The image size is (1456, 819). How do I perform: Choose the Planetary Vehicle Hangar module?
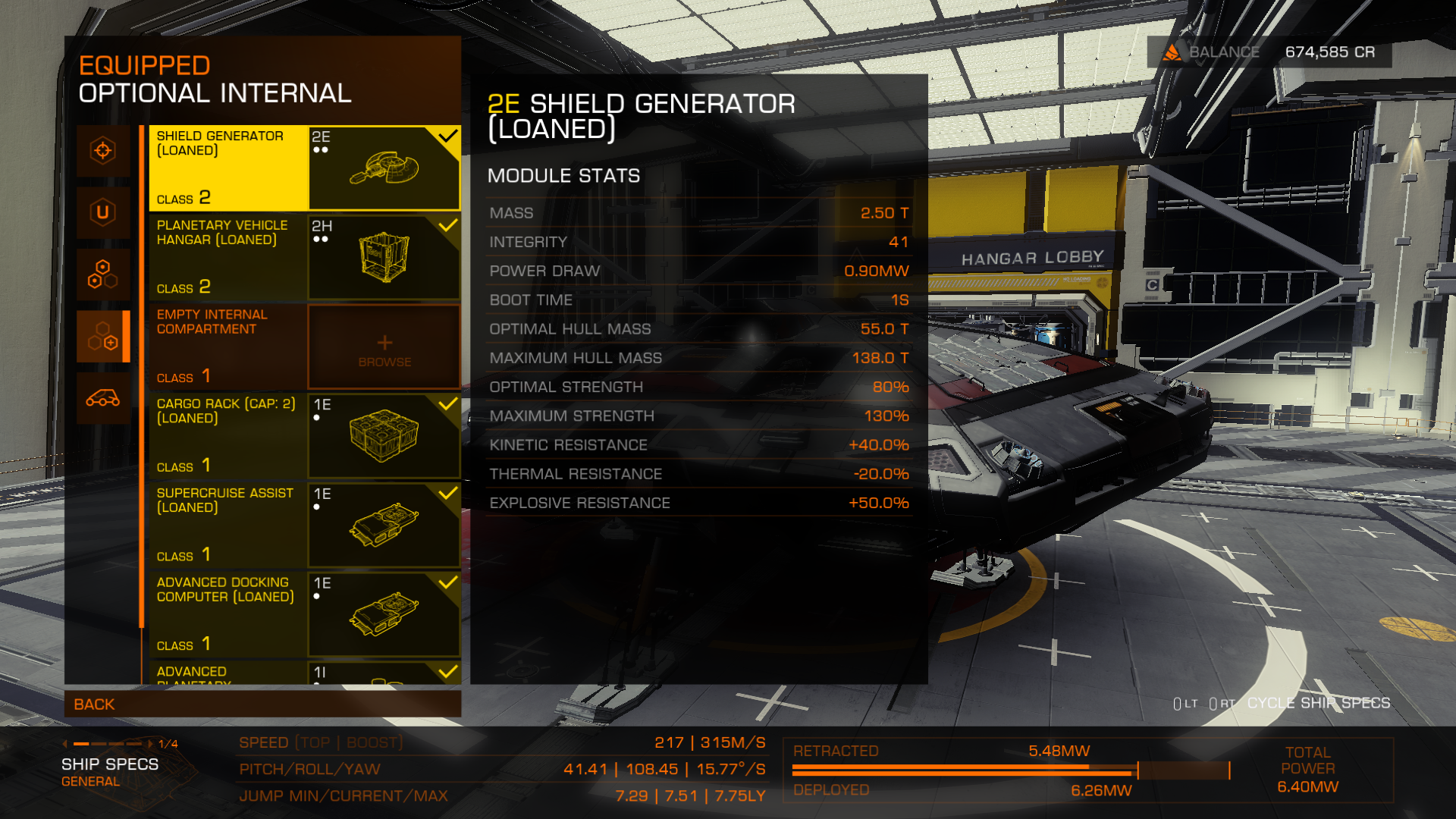point(304,257)
